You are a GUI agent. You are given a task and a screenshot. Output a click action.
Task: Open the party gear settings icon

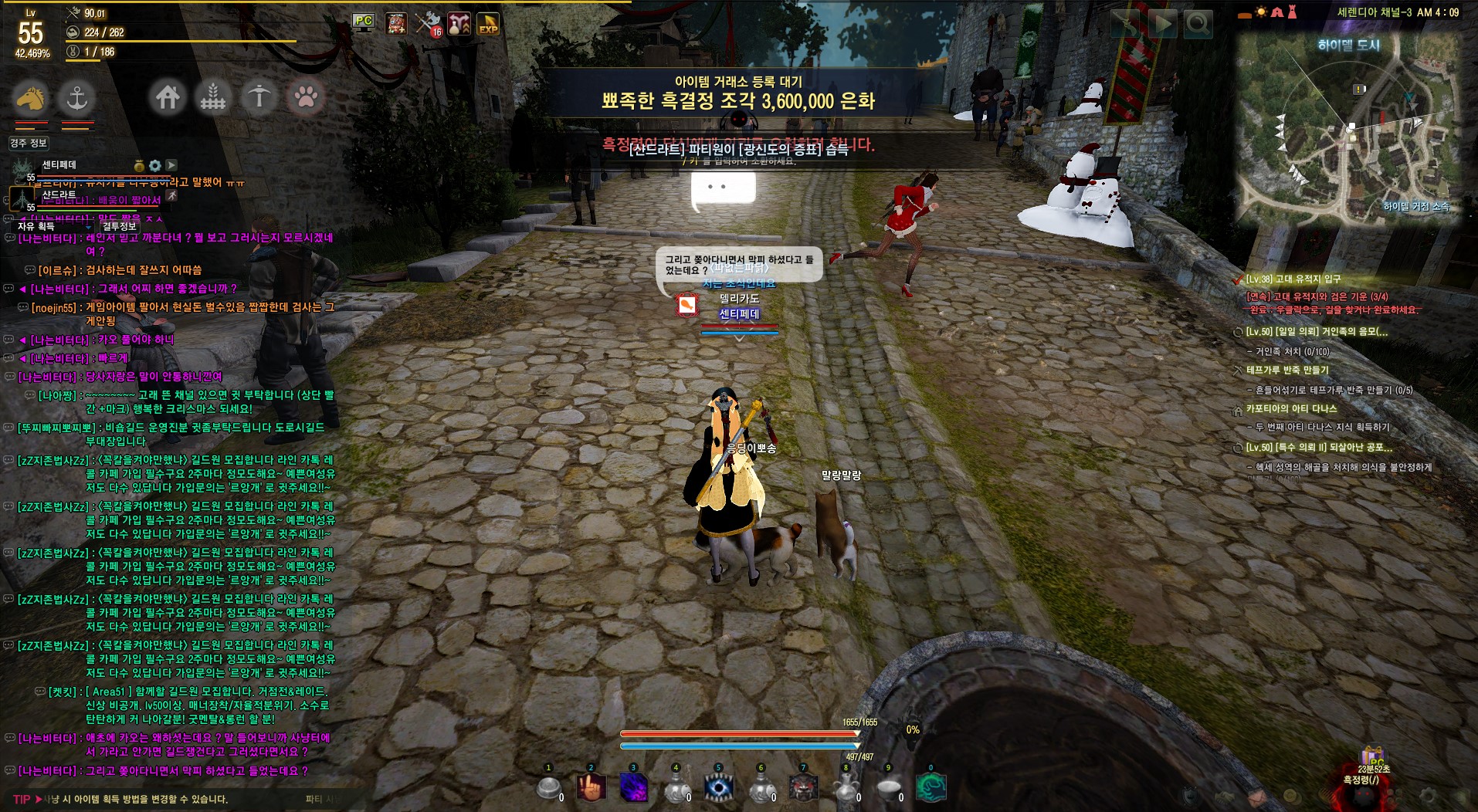[155, 165]
